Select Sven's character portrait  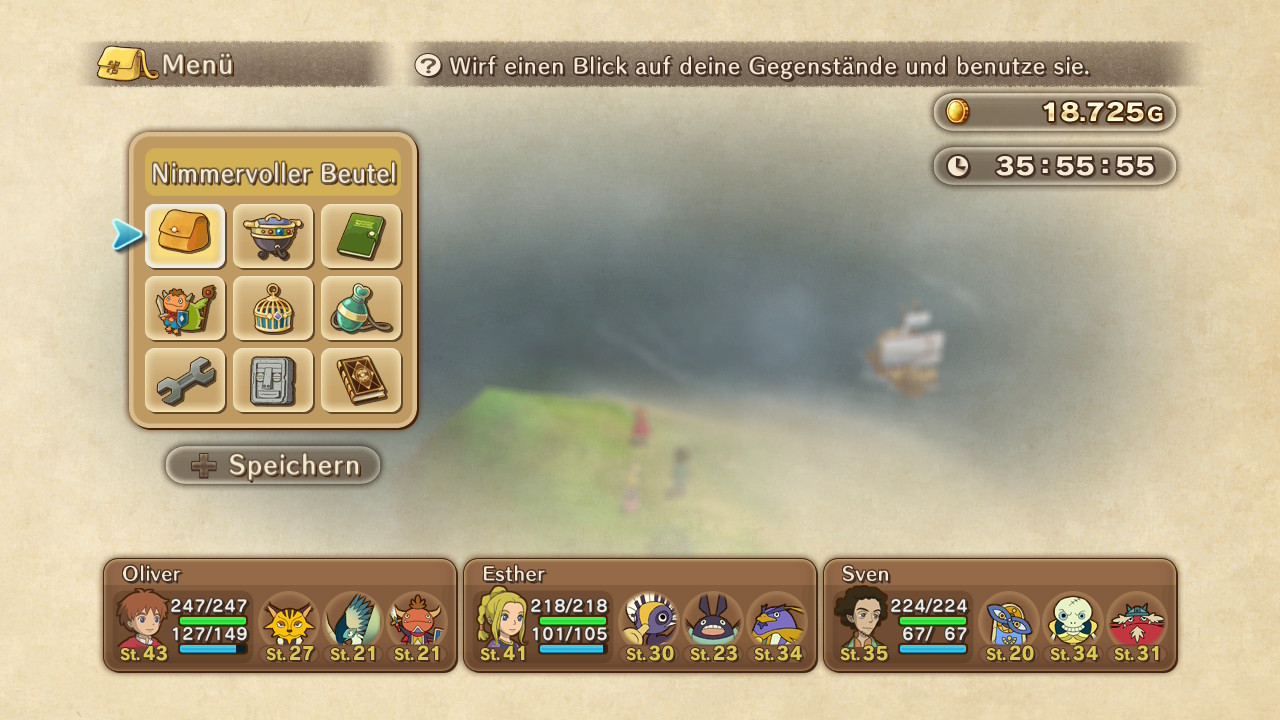tap(862, 620)
